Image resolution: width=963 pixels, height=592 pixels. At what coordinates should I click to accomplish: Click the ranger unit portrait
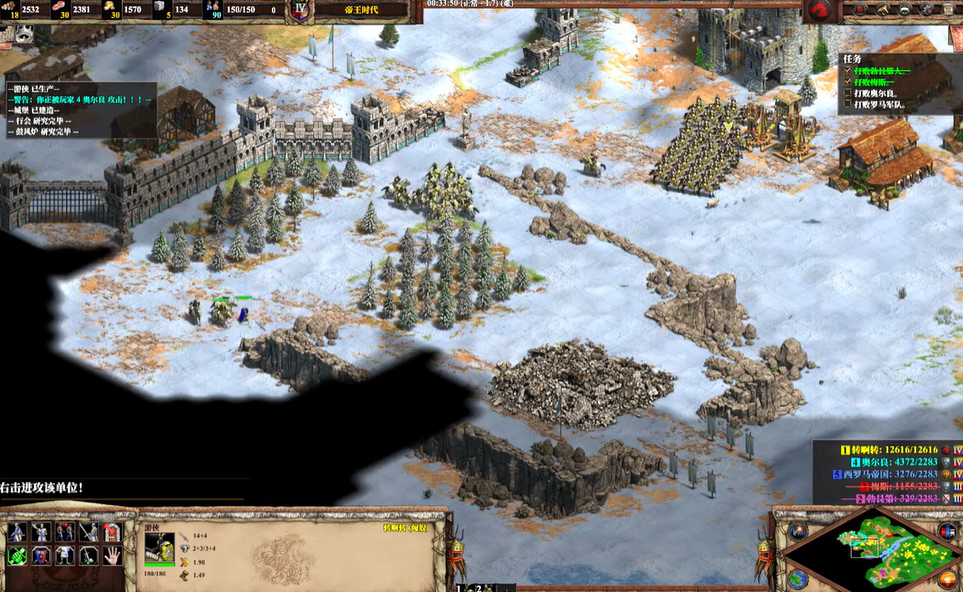click(159, 547)
